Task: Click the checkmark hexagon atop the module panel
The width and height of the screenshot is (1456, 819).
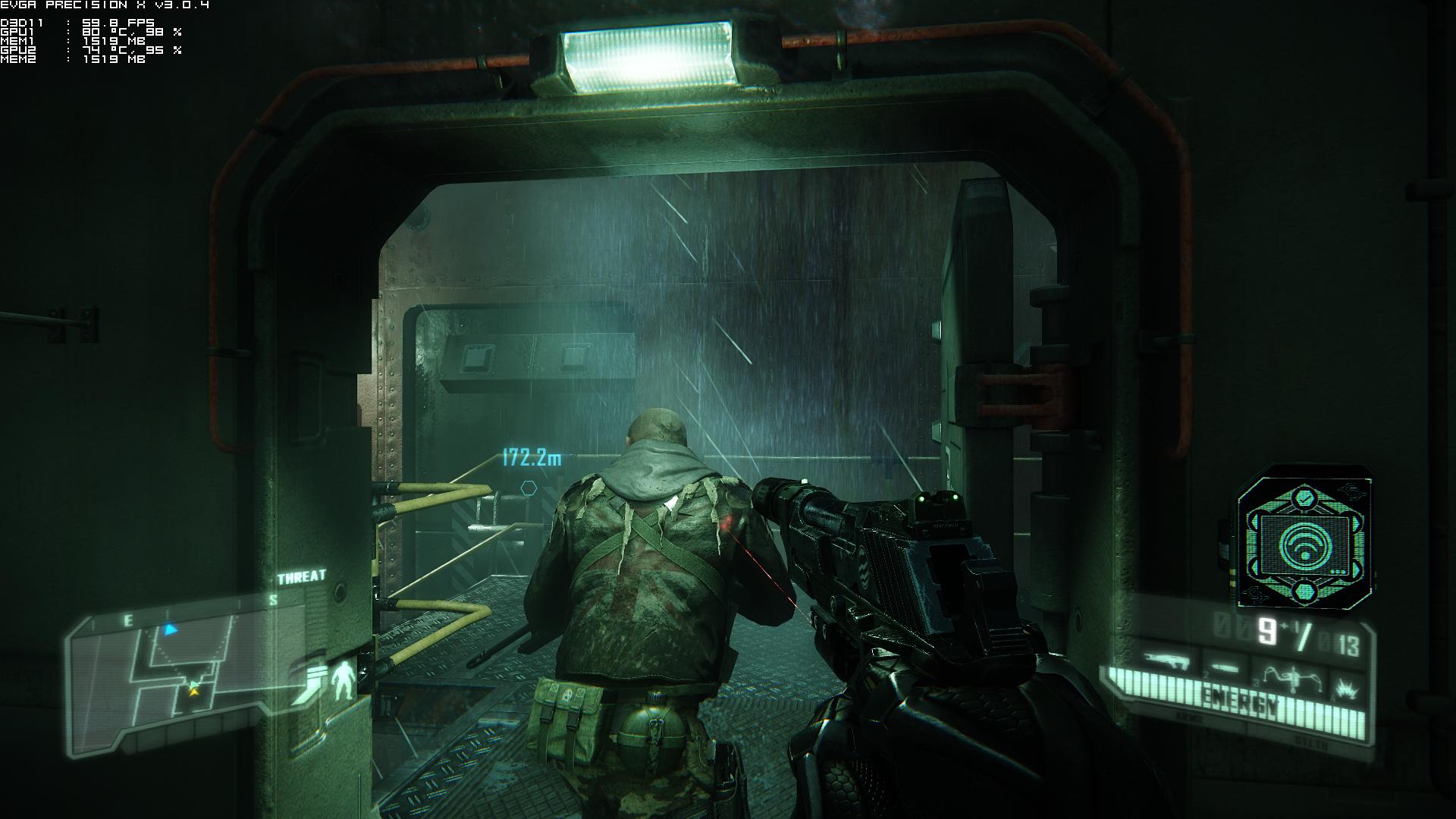Action: 1304,499
